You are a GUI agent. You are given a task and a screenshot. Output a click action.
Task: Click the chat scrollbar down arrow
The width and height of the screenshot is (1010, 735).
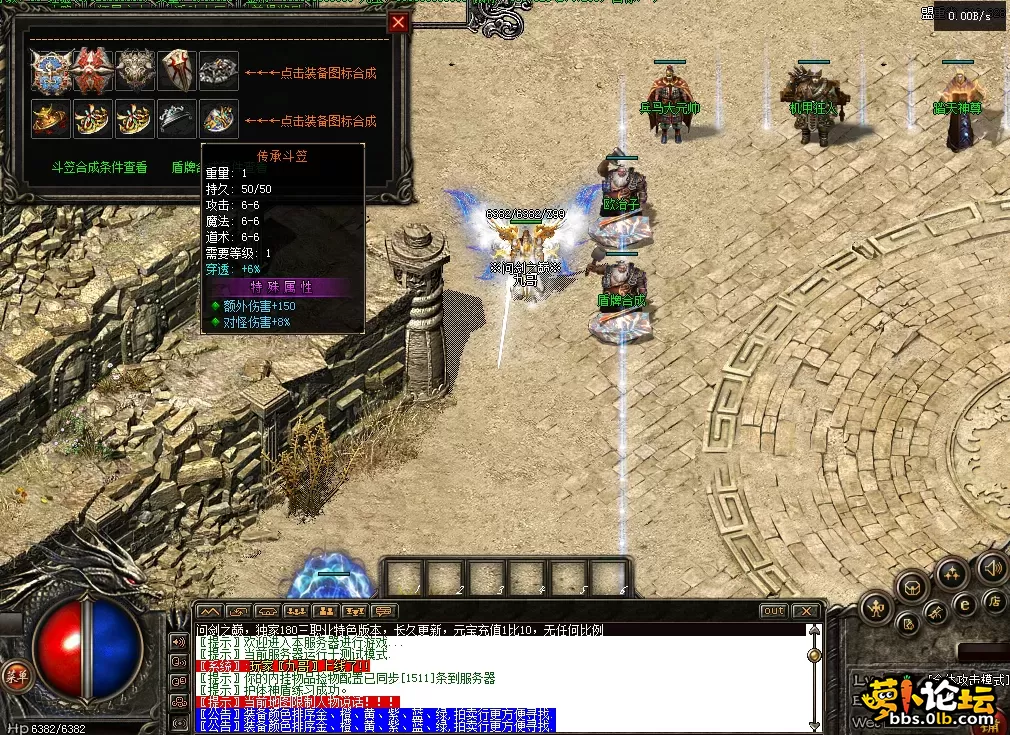[815, 724]
